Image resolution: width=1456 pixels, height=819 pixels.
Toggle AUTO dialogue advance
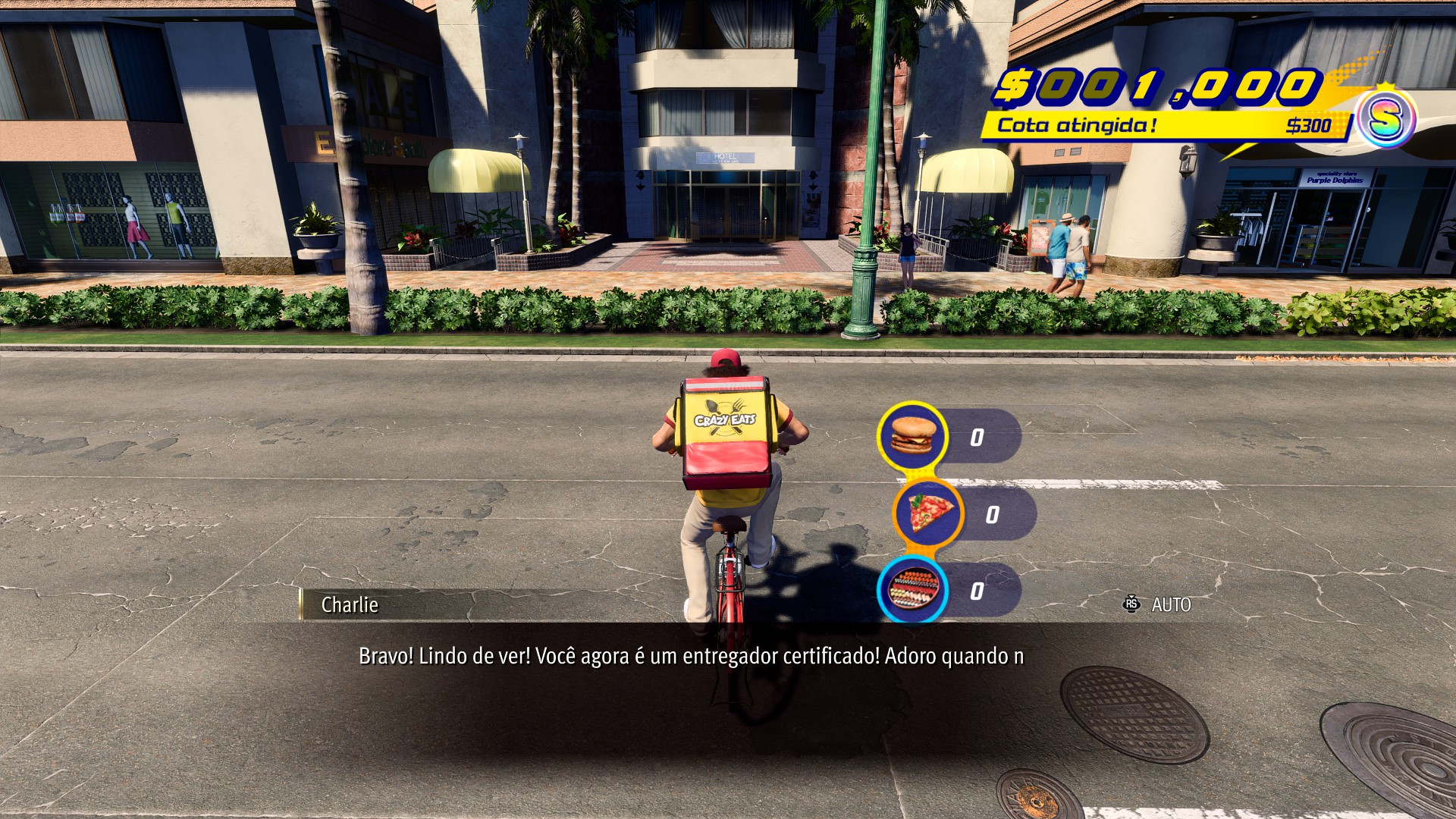coord(1159,604)
